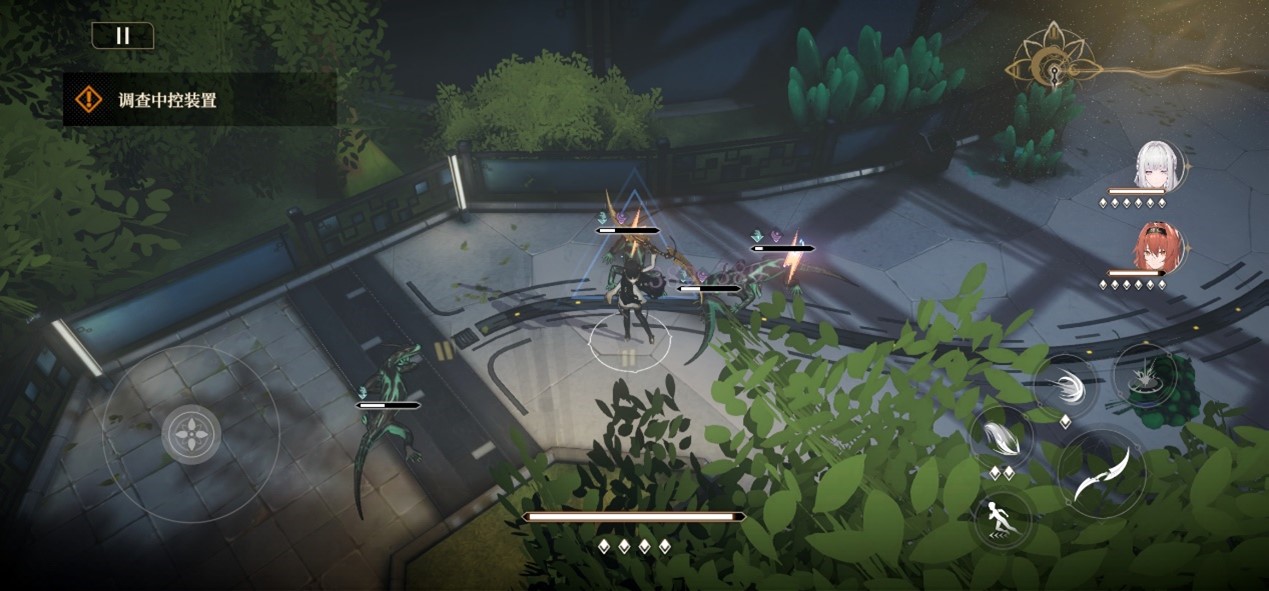Screen dimensions: 1269x591
Task: Tap the virtual joystick center knob
Action: pyautogui.click(x=191, y=435)
